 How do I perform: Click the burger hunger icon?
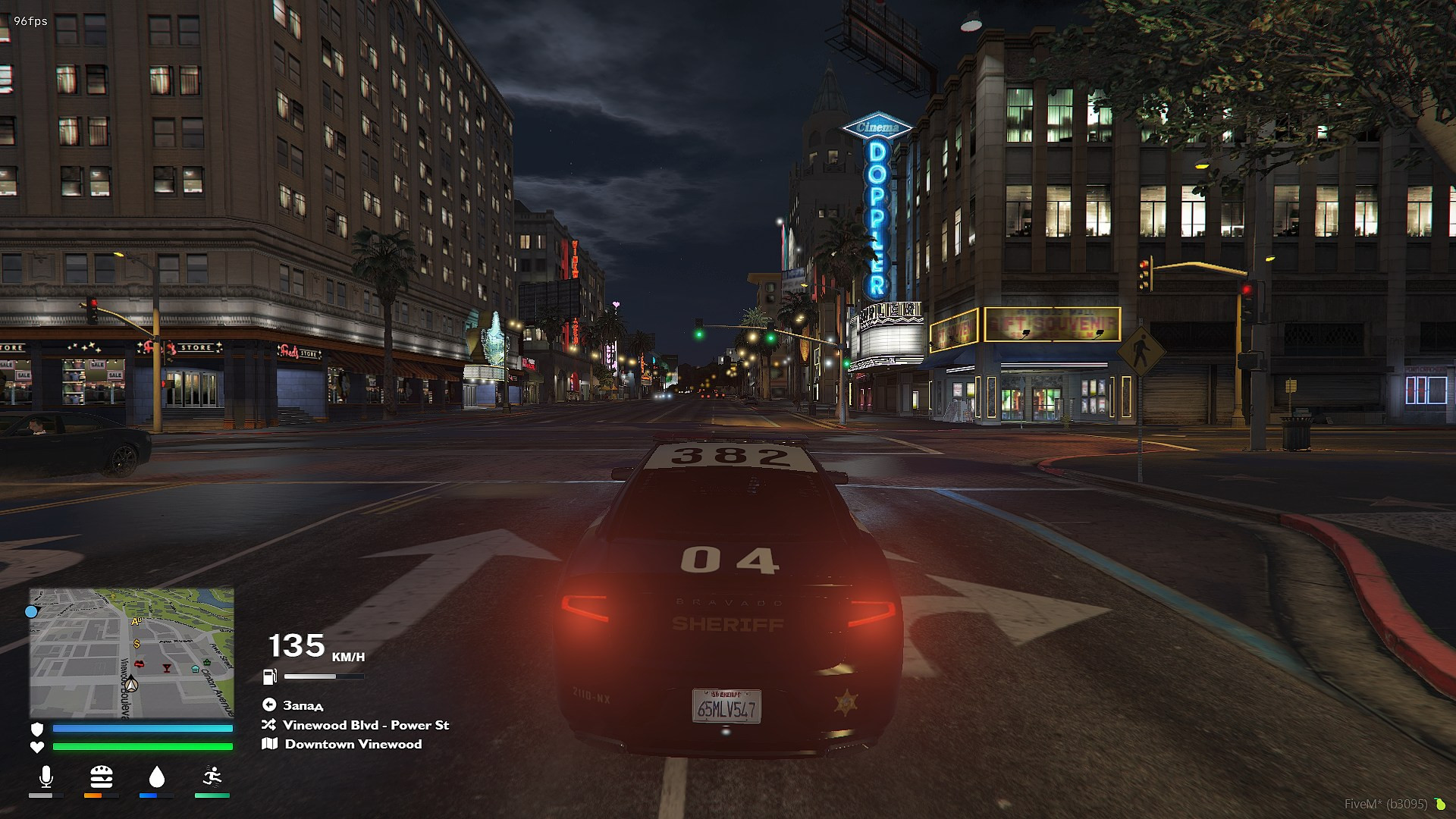click(101, 777)
